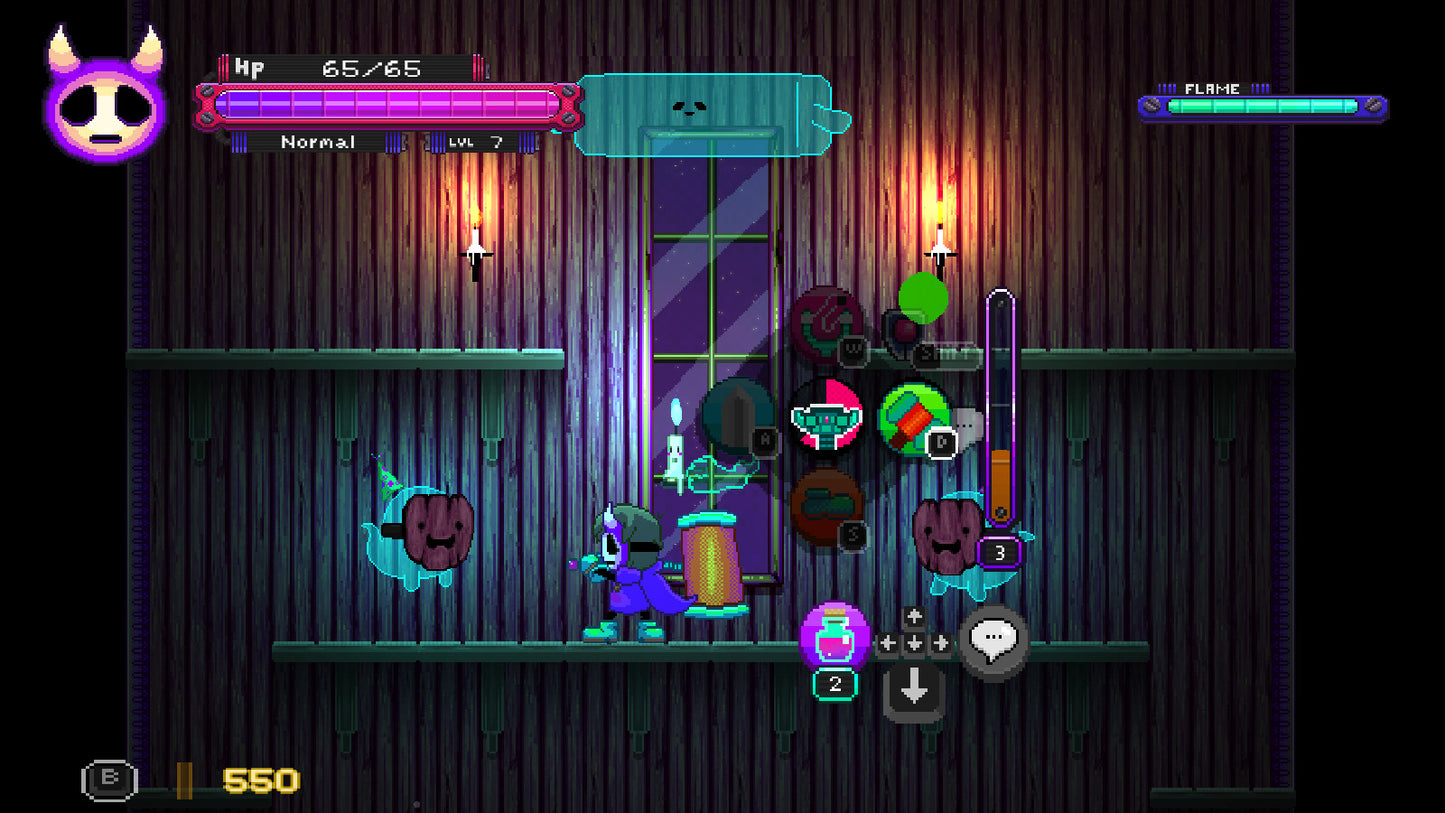The width and height of the screenshot is (1445, 813).
Task: Open the pink ability icon bound to W
Action: 827,327
